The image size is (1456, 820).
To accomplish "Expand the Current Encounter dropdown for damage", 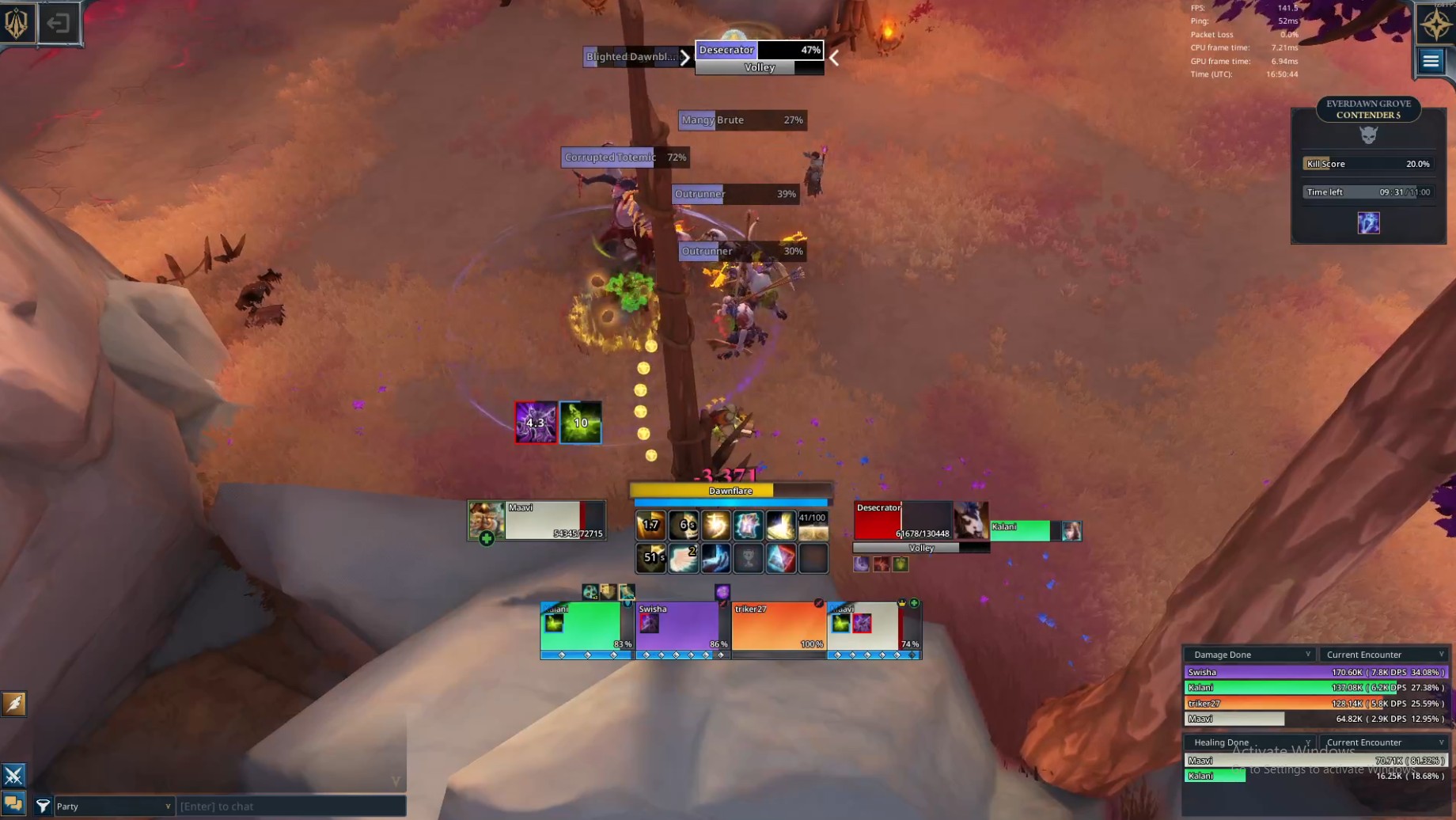I will tap(1383, 654).
